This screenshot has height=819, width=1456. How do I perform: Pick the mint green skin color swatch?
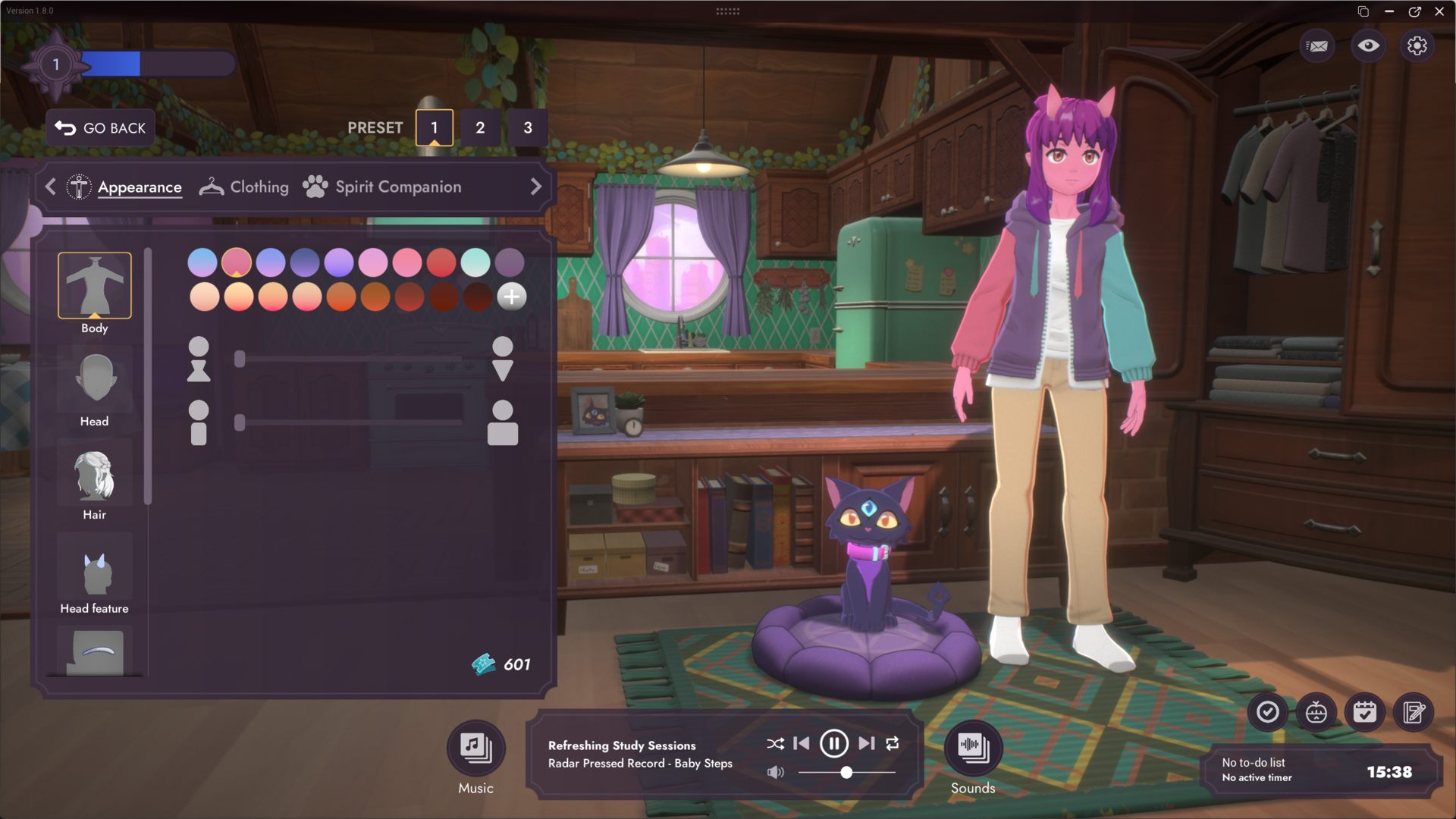[475, 262]
